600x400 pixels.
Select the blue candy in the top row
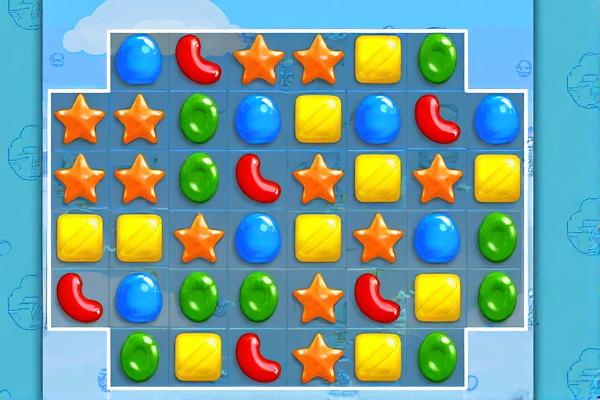click(x=138, y=59)
